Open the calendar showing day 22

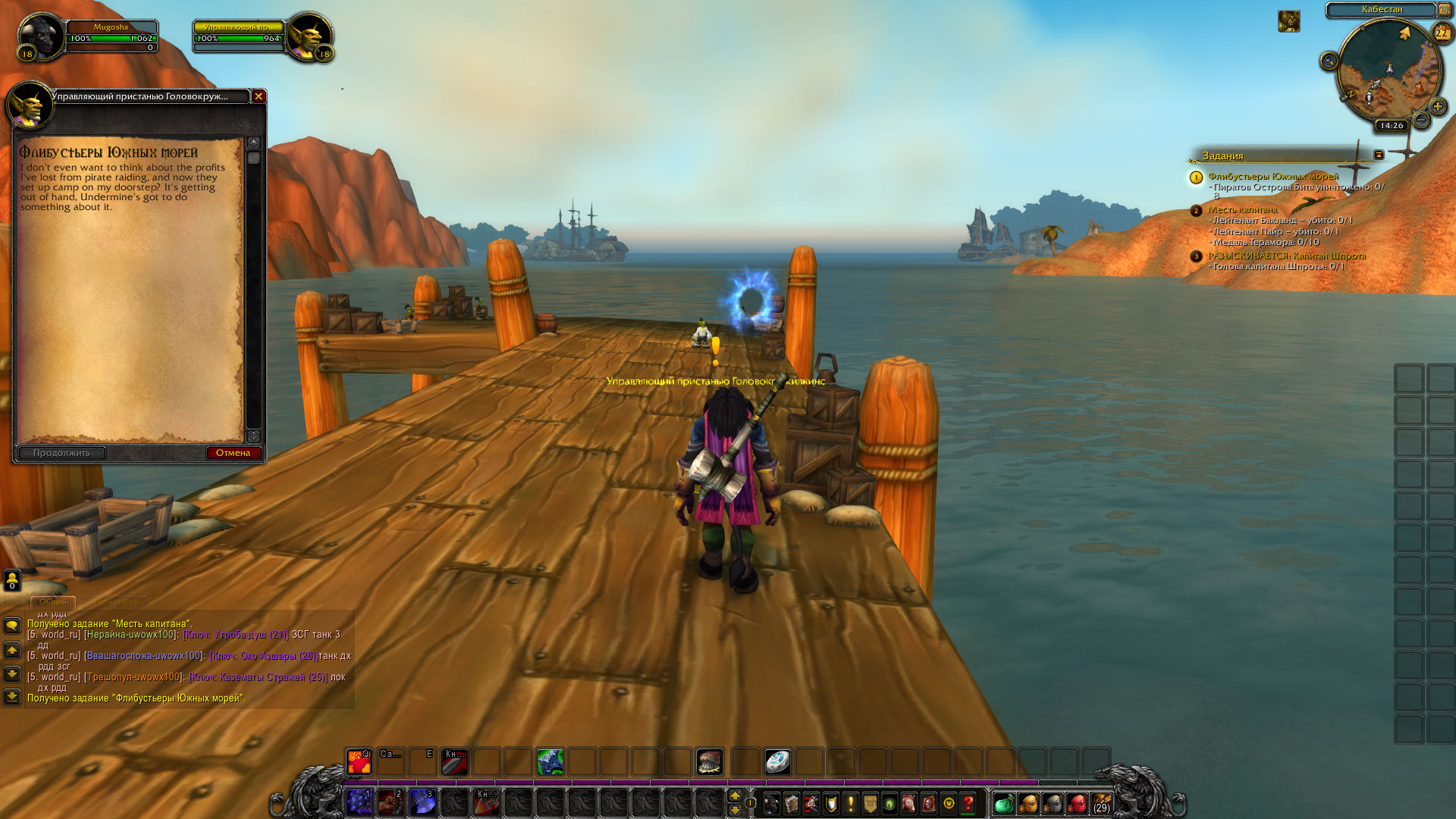pyautogui.click(x=1441, y=33)
